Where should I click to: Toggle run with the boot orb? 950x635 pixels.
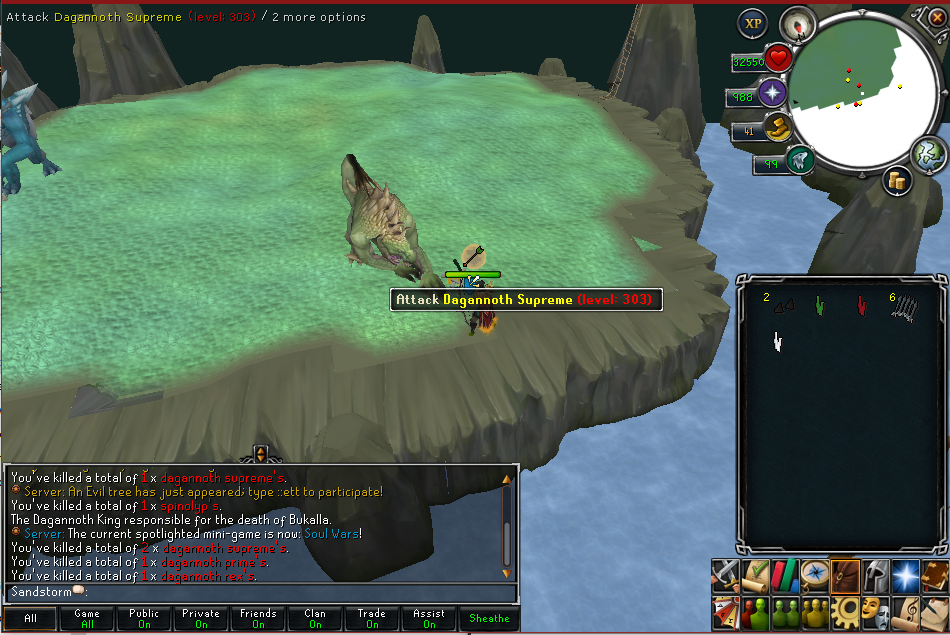(x=777, y=128)
